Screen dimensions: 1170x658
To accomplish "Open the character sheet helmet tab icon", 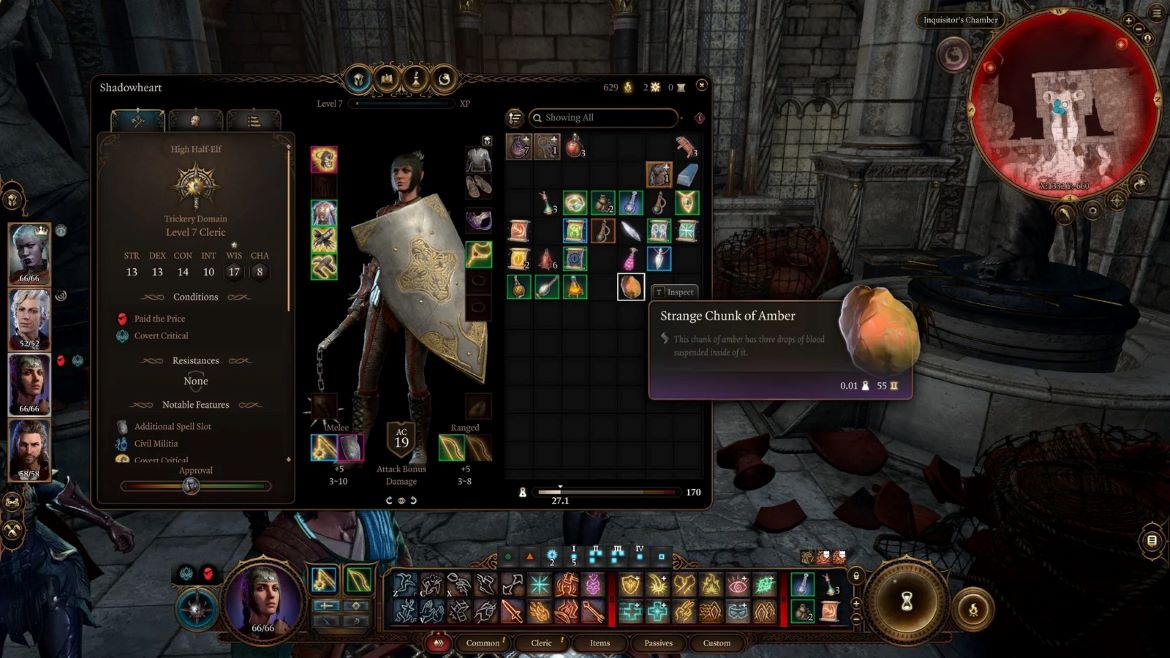I will pyautogui.click(x=357, y=79).
